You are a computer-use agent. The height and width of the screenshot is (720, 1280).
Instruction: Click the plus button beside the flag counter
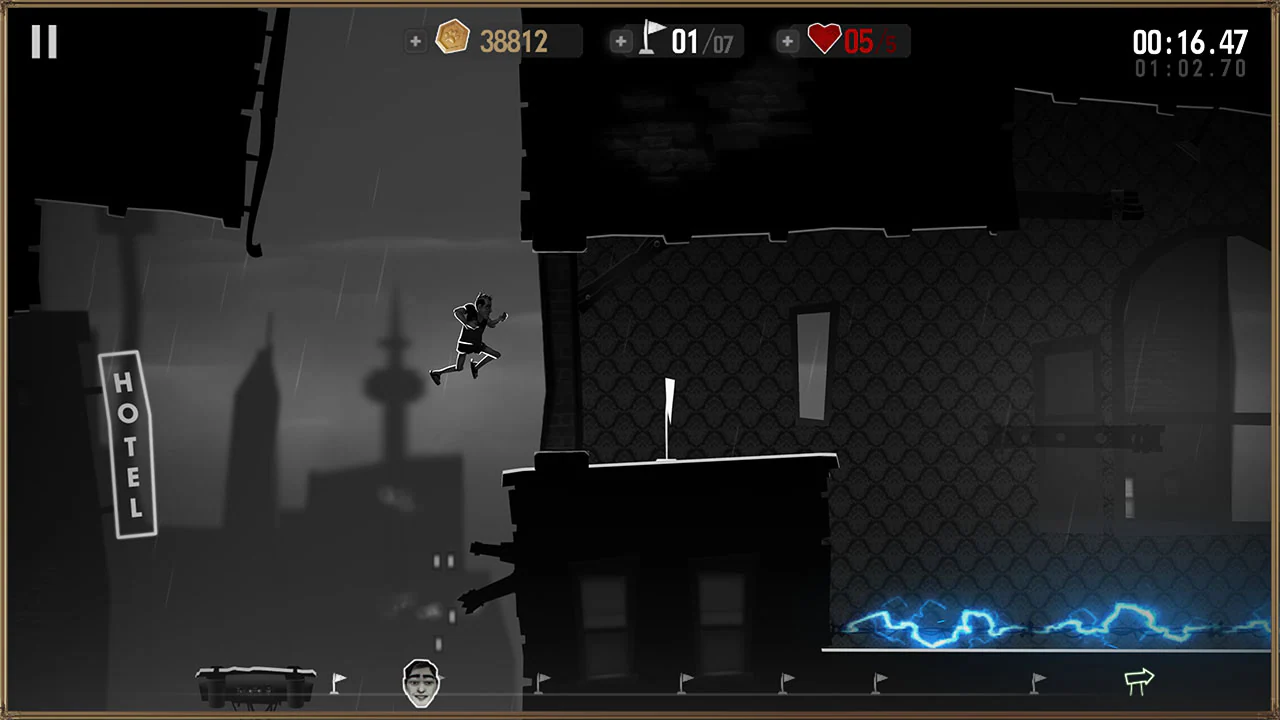621,41
